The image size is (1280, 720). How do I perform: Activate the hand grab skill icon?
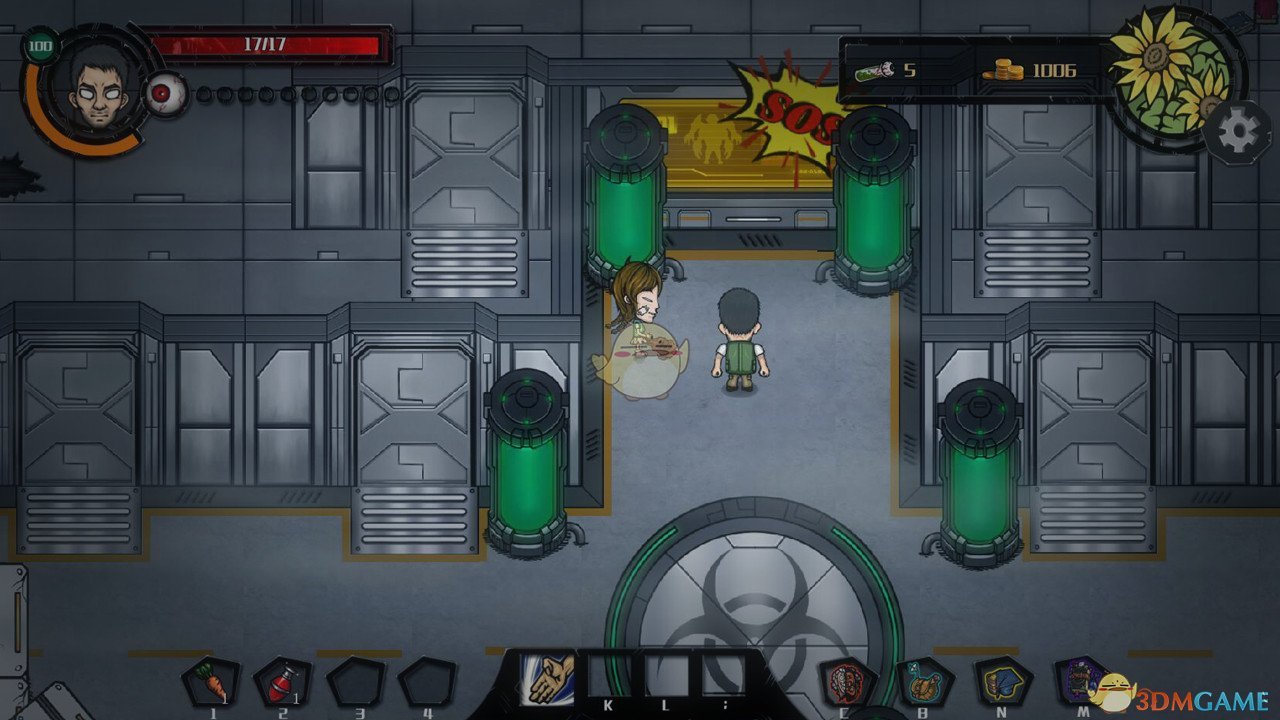(548, 677)
